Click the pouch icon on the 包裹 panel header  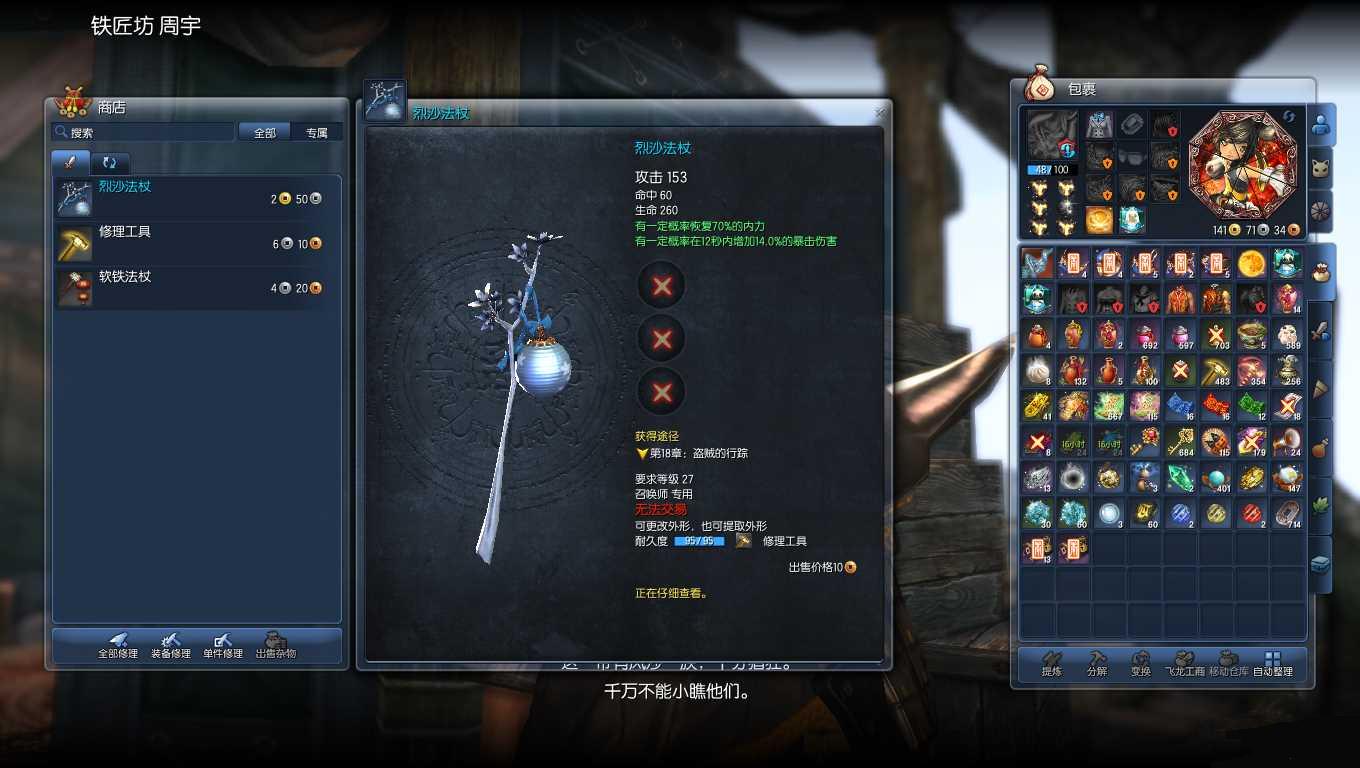click(x=1040, y=87)
